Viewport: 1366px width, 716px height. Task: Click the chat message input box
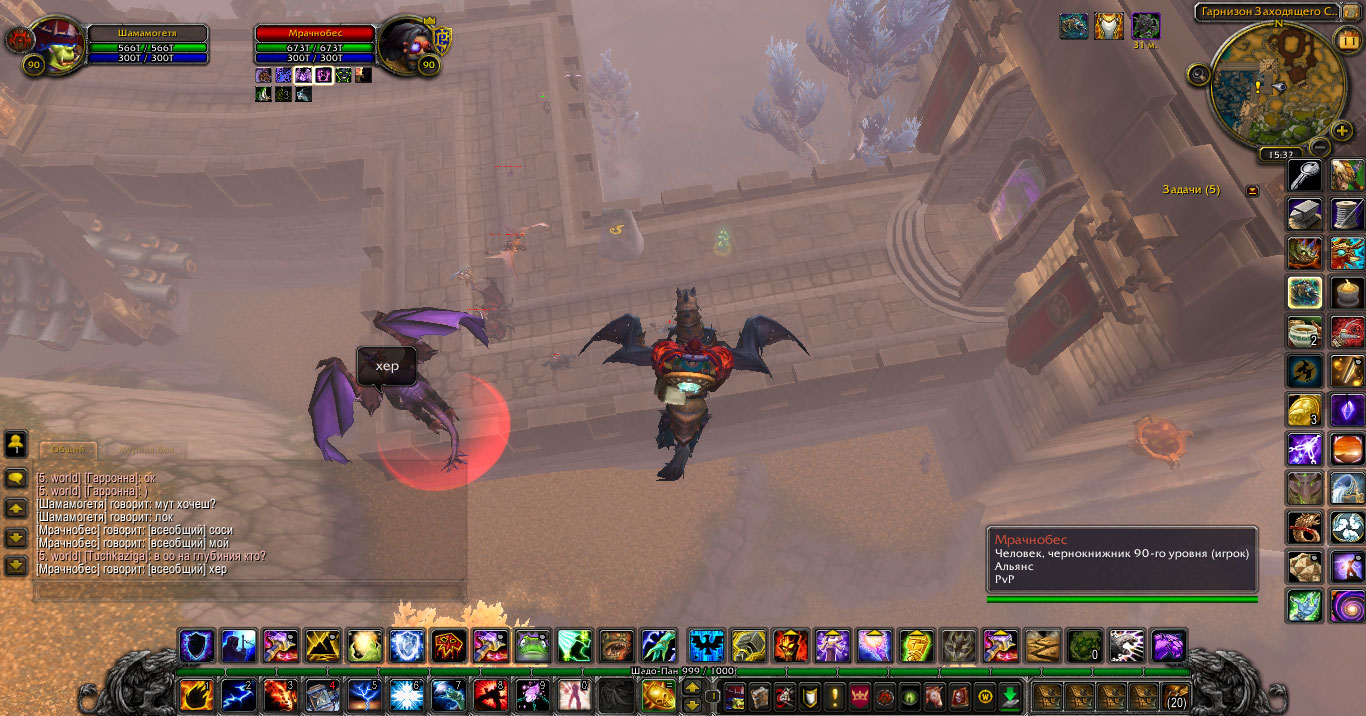pyautogui.click(x=250, y=591)
